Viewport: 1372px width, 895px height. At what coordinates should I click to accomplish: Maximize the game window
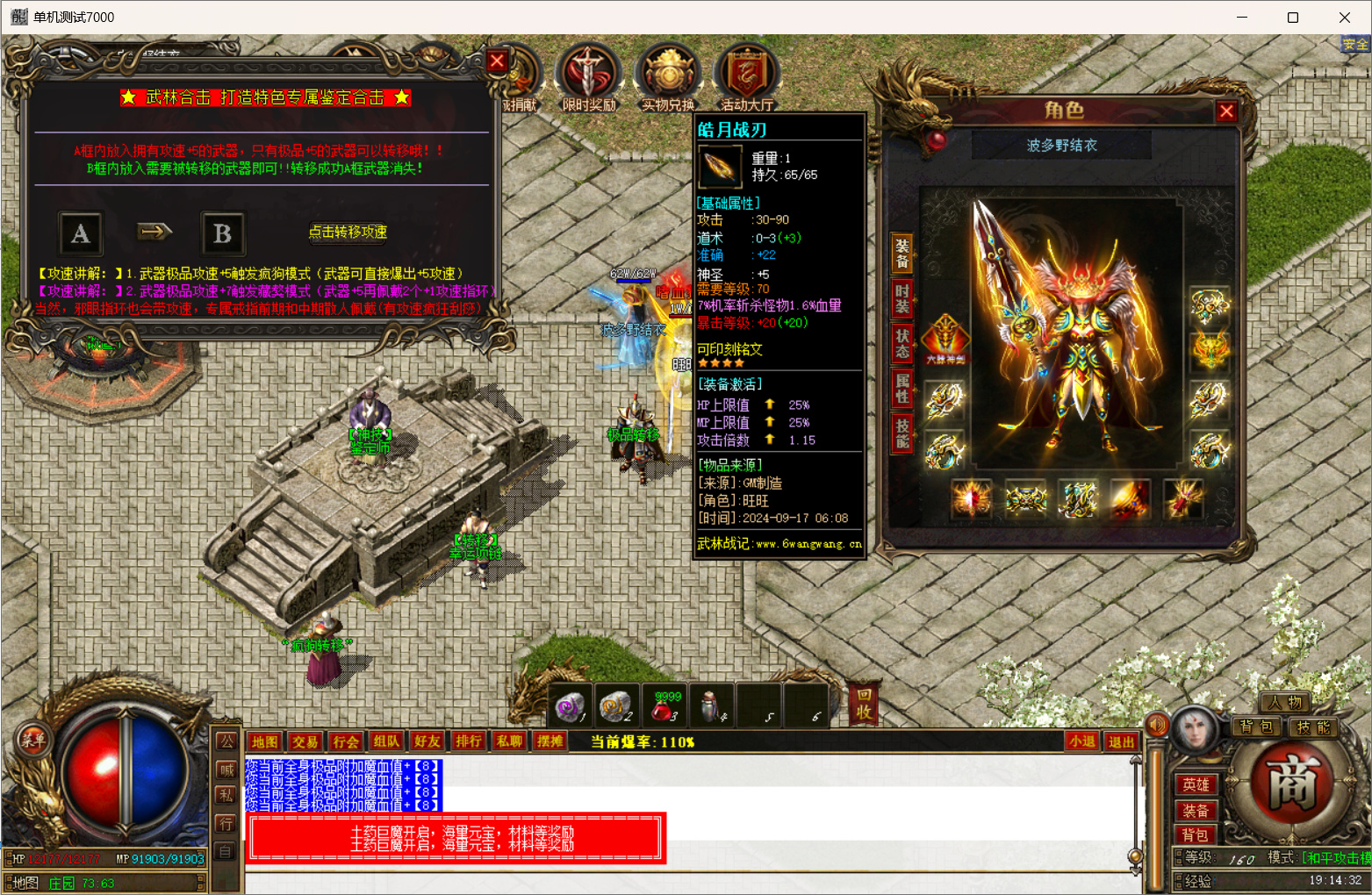(1292, 18)
